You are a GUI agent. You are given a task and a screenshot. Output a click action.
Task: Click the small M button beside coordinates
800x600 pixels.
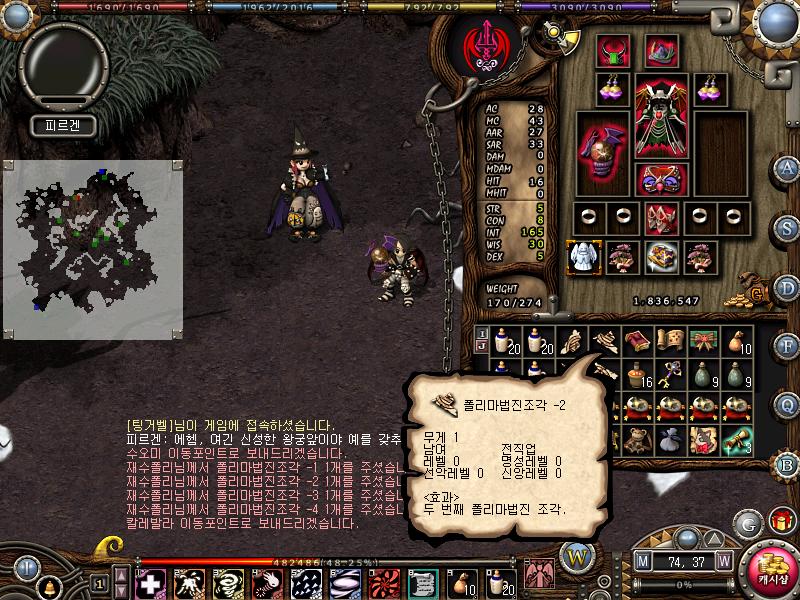642,561
